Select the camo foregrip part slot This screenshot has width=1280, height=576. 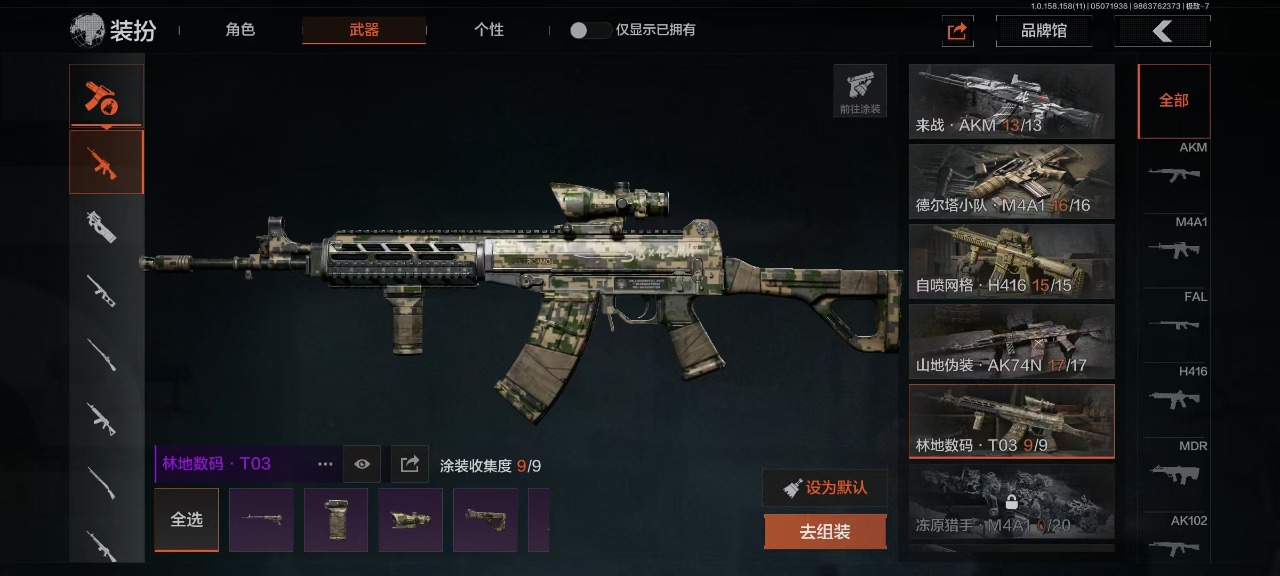(x=336, y=520)
